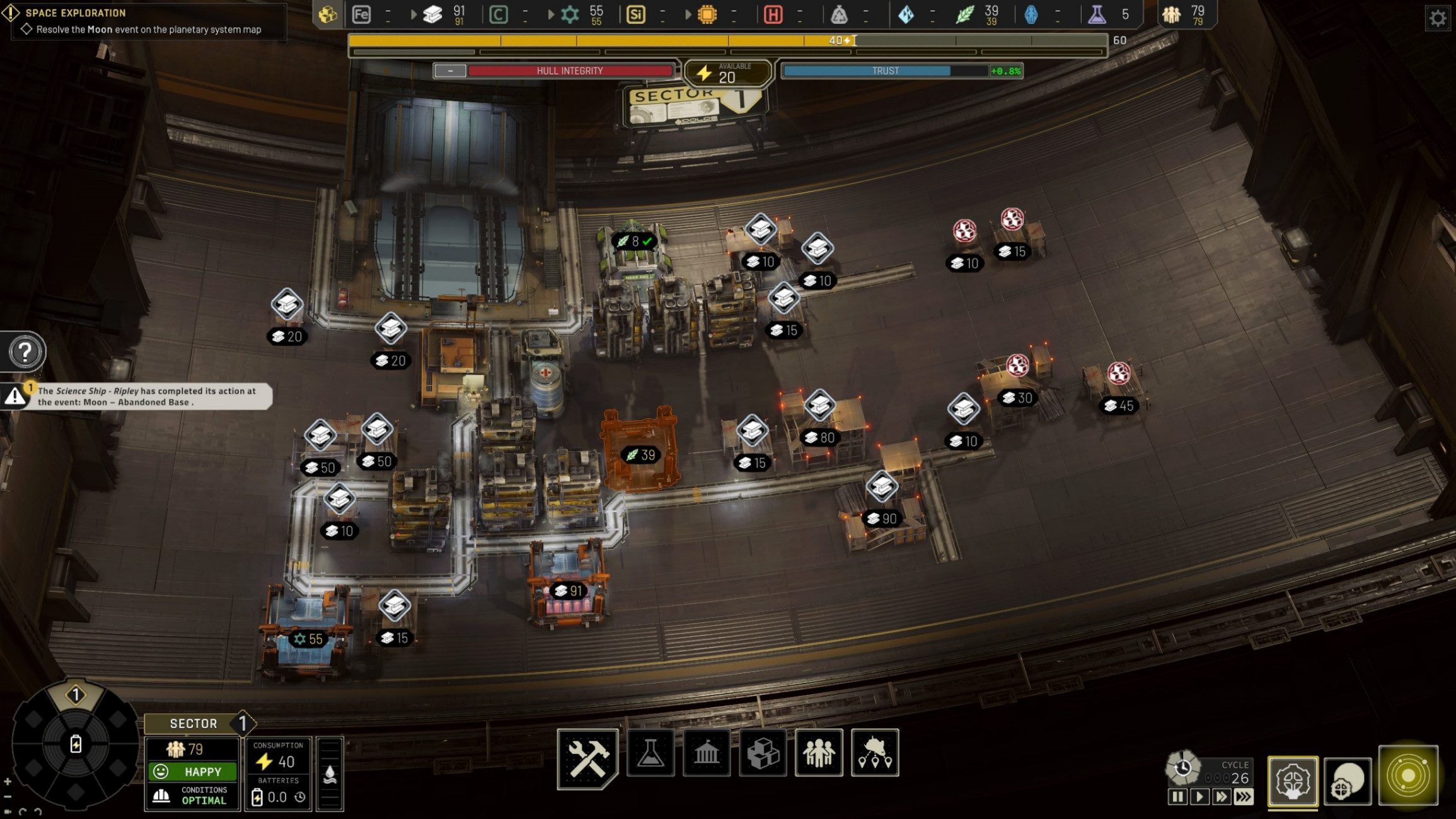Screen dimensions: 1456x819
Task: Open the settings gear in the corner
Action: point(1437,18)
